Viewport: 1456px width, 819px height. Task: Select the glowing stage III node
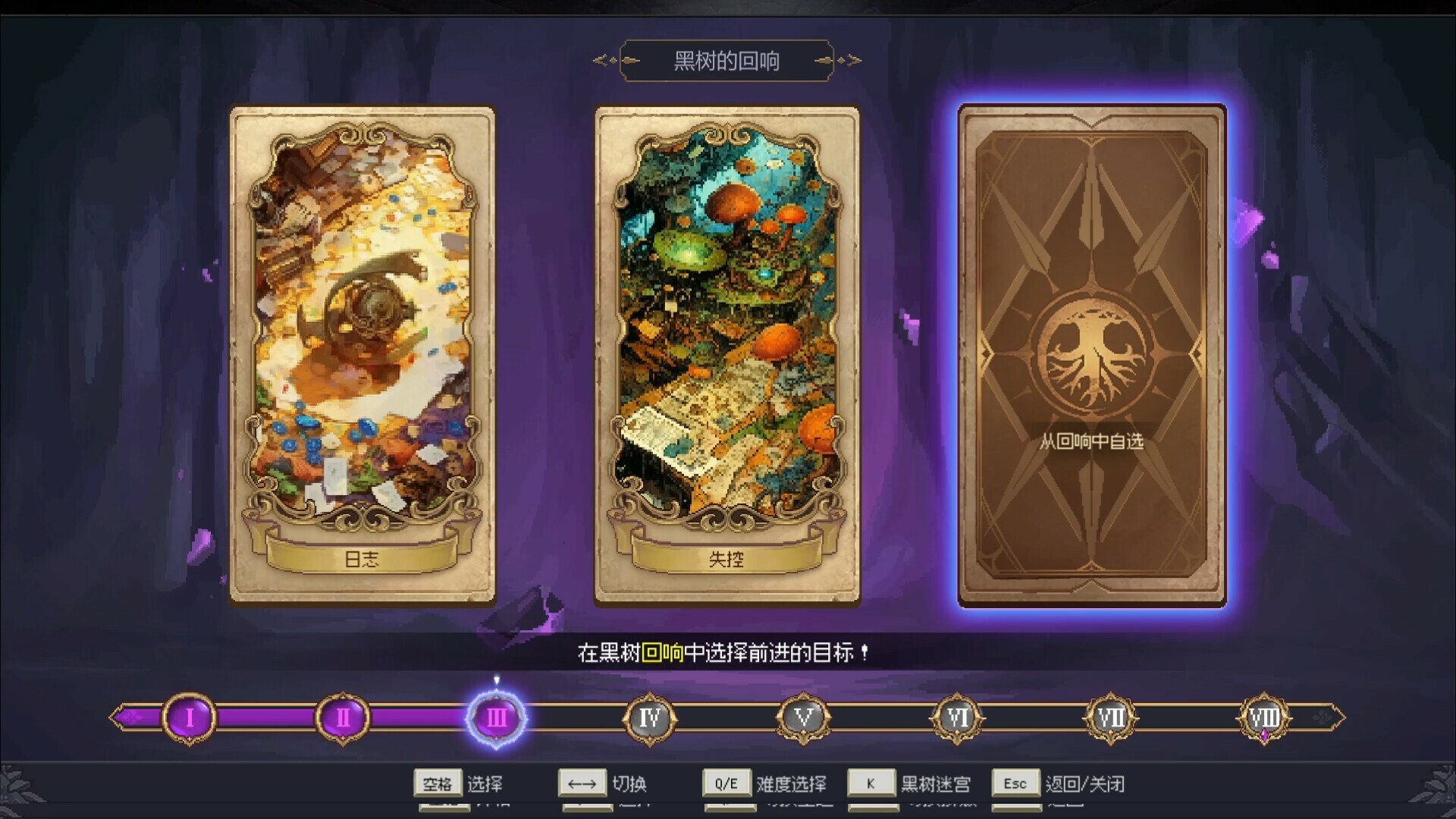pyautogui.click(x=497, y=718)
